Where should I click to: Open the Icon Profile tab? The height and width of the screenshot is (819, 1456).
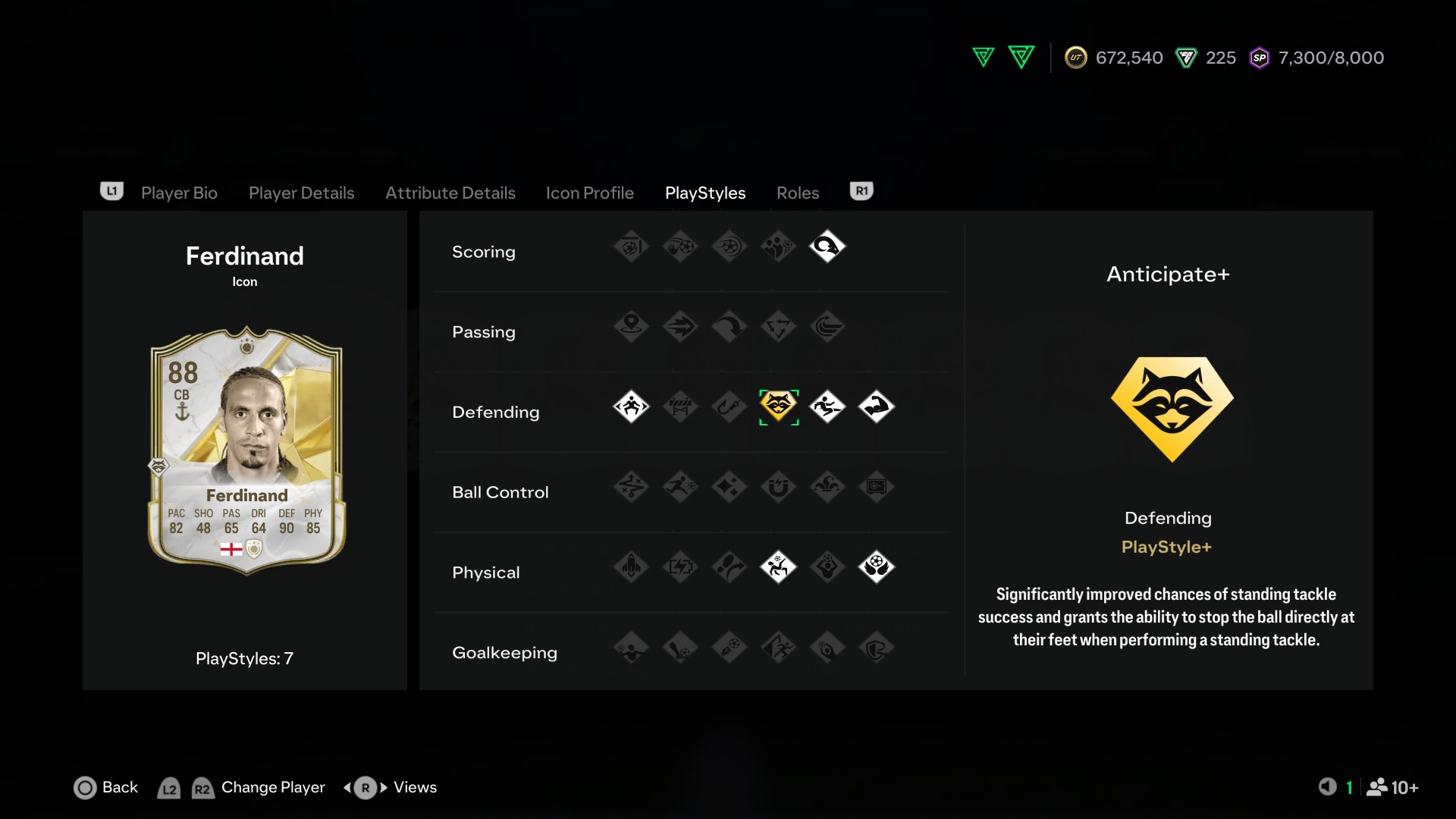[589, 193]
